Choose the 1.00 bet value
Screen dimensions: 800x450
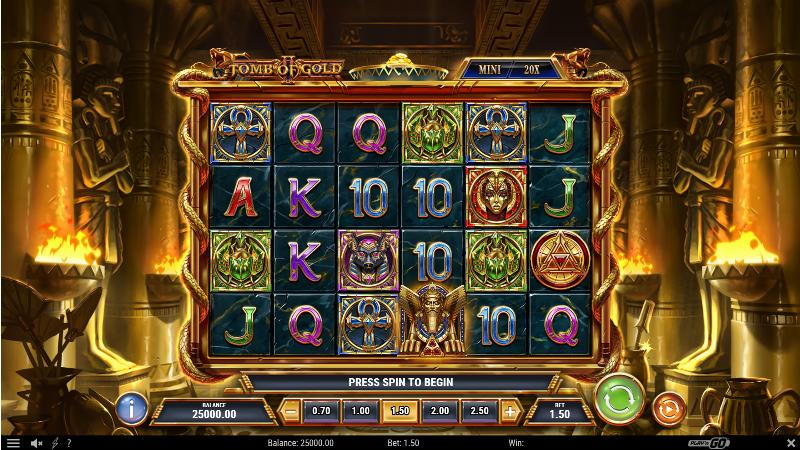360,410
